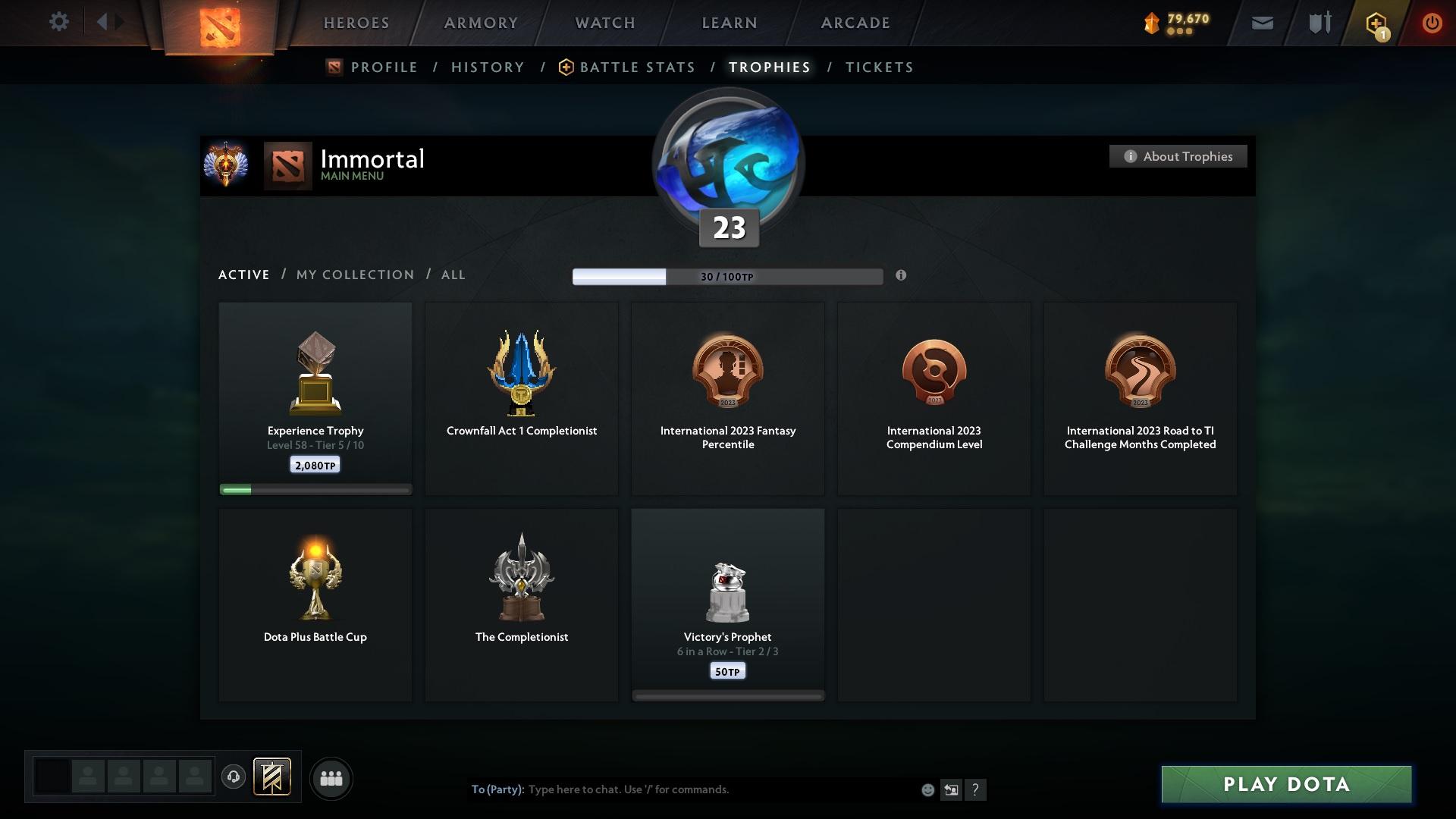The image size is (1456, 819).
Task: Open the emoji picker in chat bar
Action: 927,789
